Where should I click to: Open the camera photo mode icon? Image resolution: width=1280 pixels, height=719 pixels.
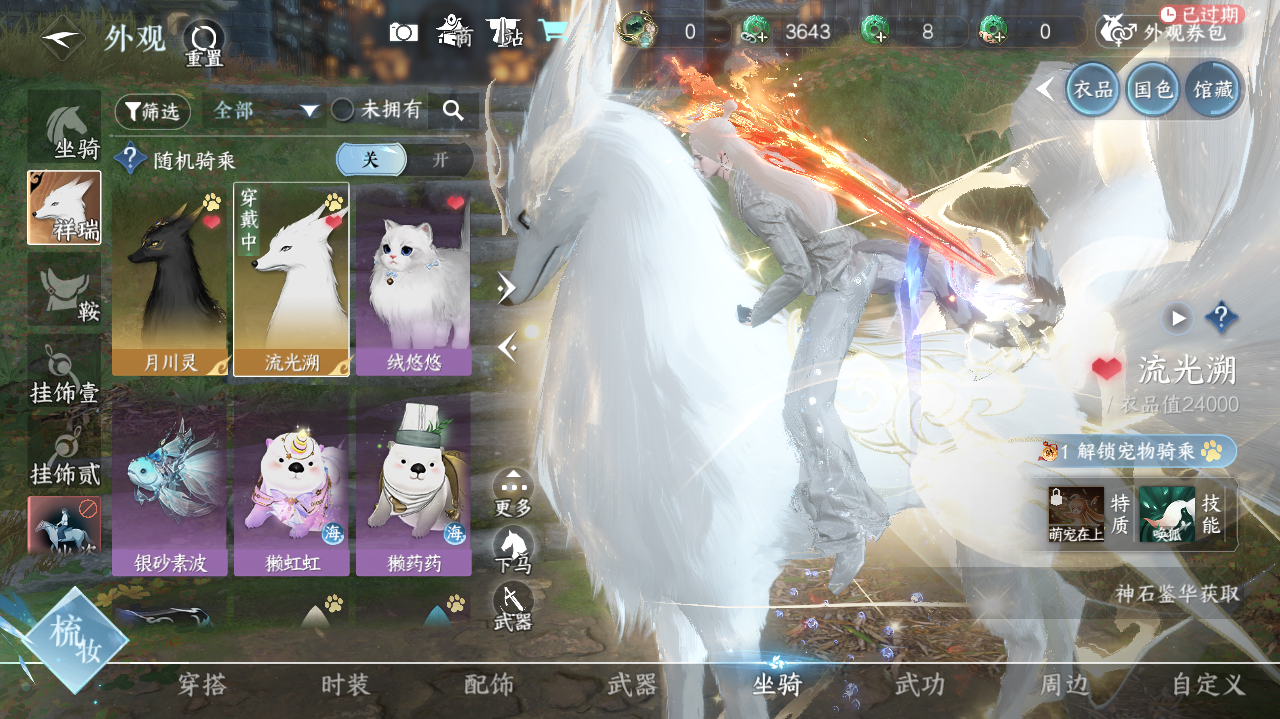pyautogui.click(x=404, y=32)
